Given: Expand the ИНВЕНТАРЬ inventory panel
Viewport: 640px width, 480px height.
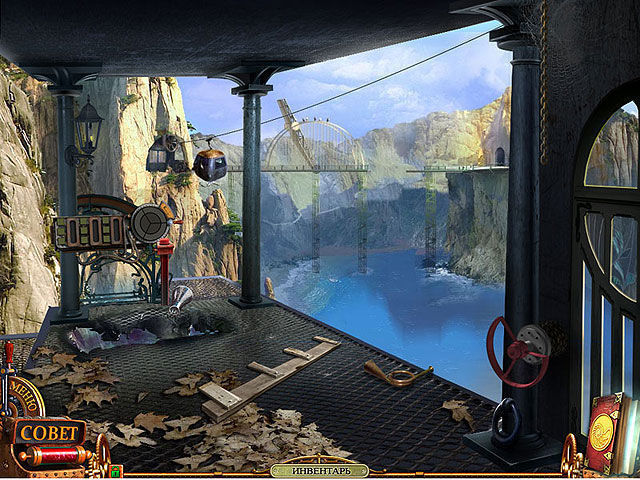Looking at the screenshot, I should coord(320,470).
